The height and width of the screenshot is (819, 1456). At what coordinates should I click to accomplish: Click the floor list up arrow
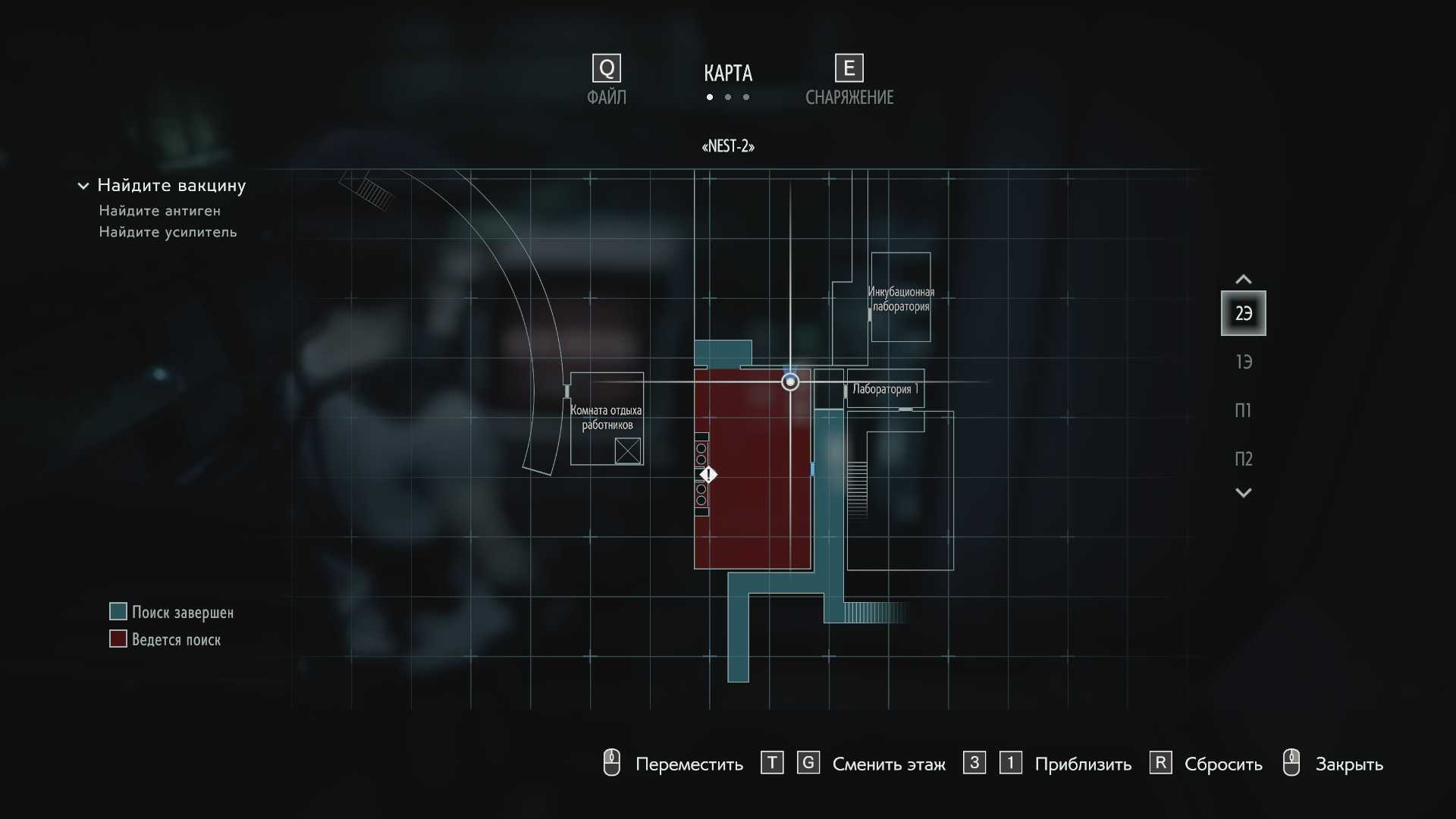pos(1243,279)
